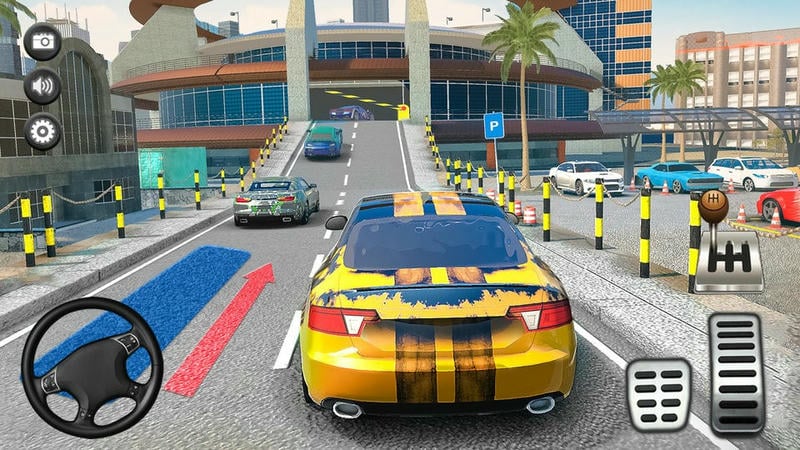
Task: Open the gear settings menu
Action: (x=42, y=131)
